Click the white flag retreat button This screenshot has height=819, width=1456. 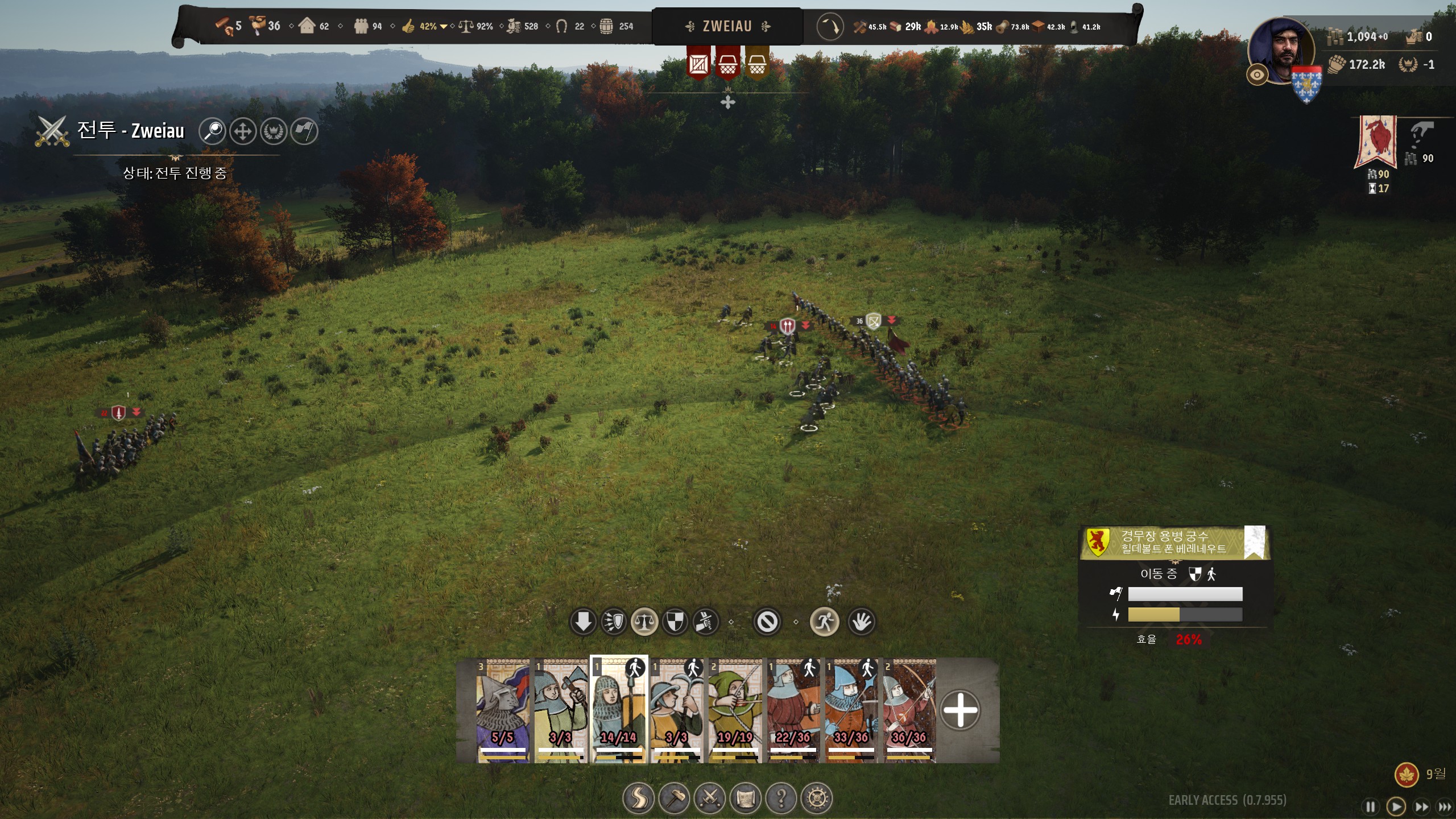coord(304,131)
